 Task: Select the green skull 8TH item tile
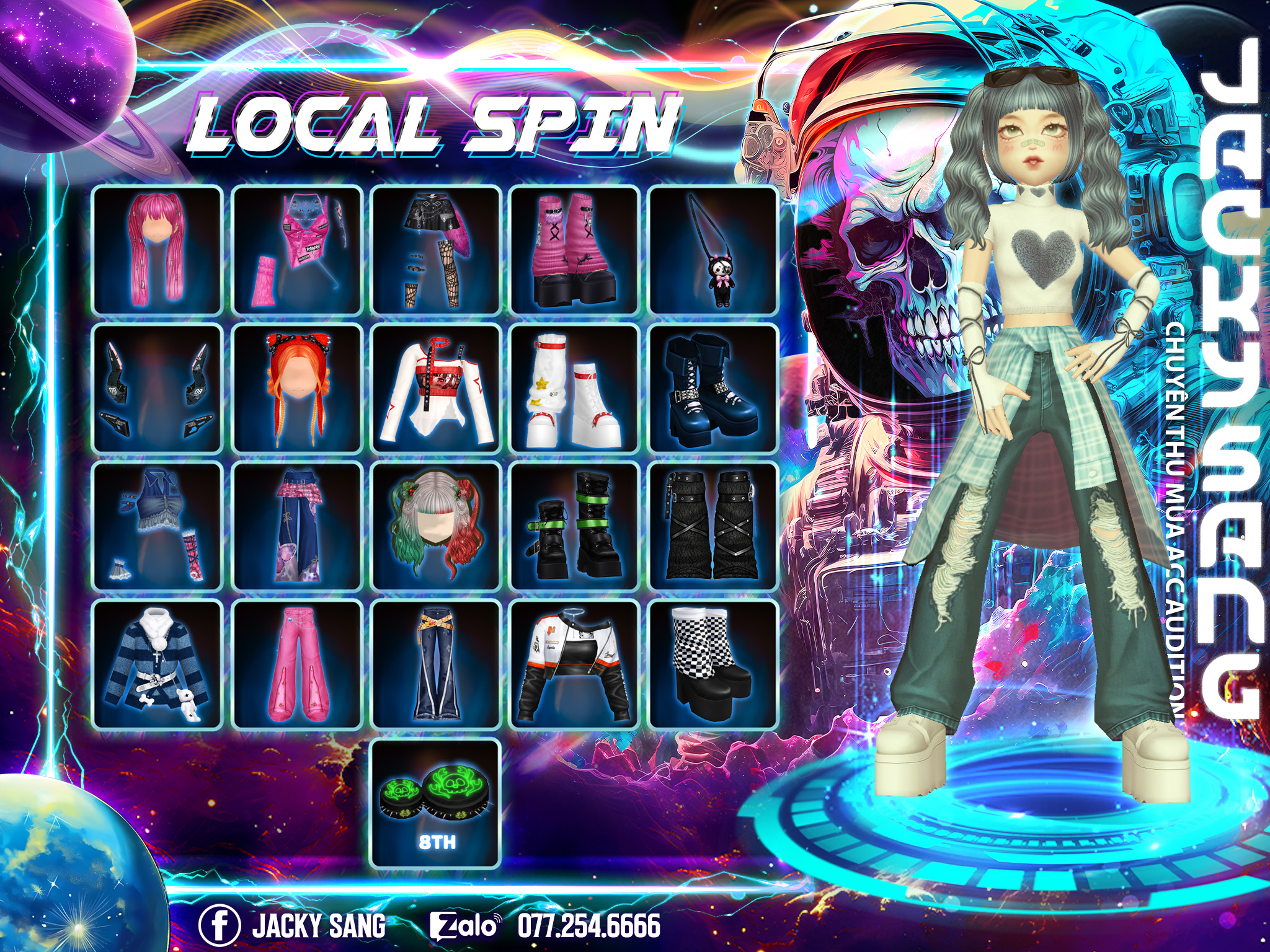[436, 804]
